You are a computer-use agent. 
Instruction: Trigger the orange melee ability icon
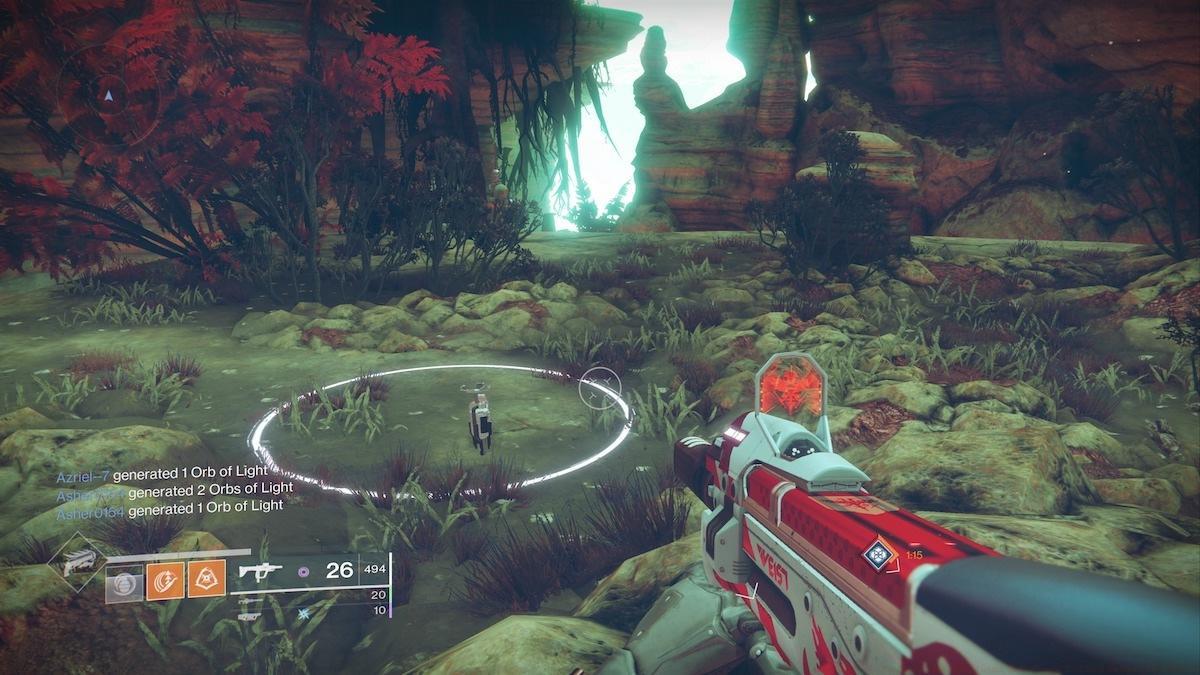(164, 582)
